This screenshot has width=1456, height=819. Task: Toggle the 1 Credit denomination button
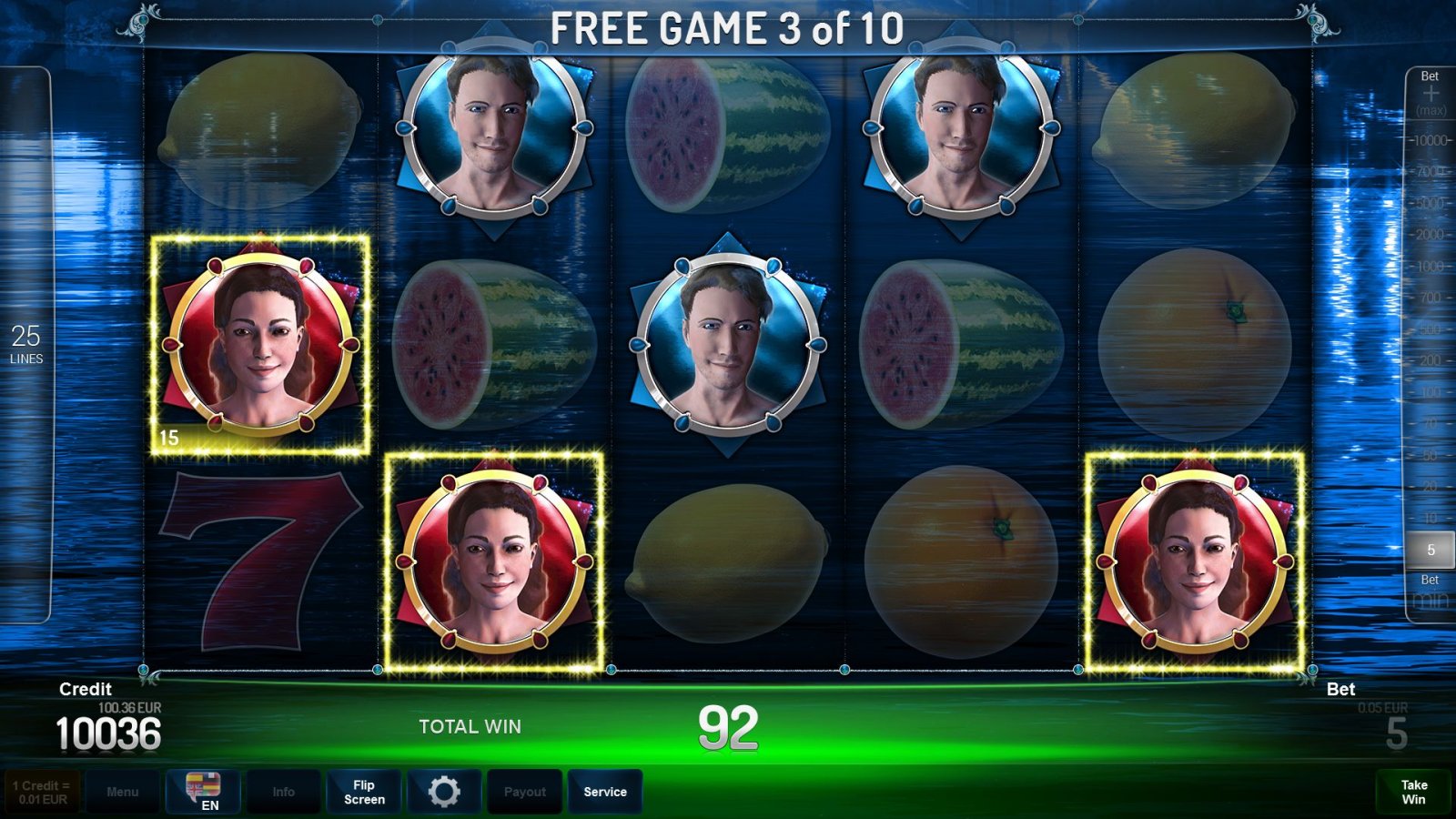(42, 792)
